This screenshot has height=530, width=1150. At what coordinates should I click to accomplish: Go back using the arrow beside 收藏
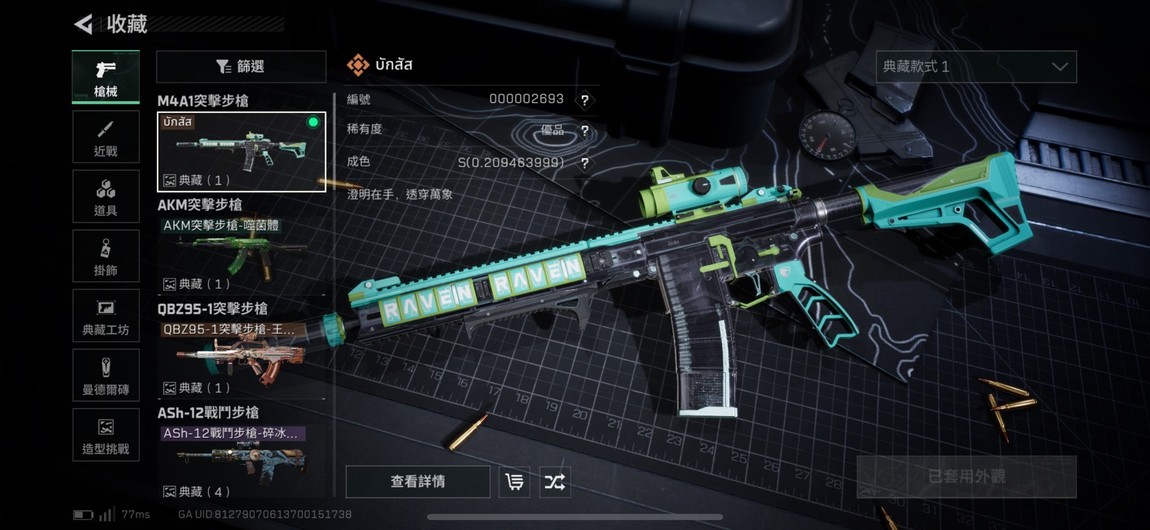84,24
